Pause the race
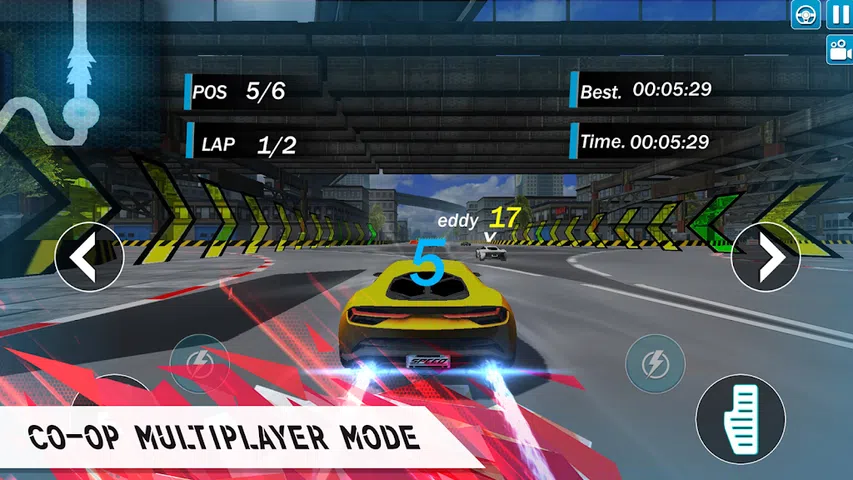The image size is (853, 480). [x=838, y=14]
